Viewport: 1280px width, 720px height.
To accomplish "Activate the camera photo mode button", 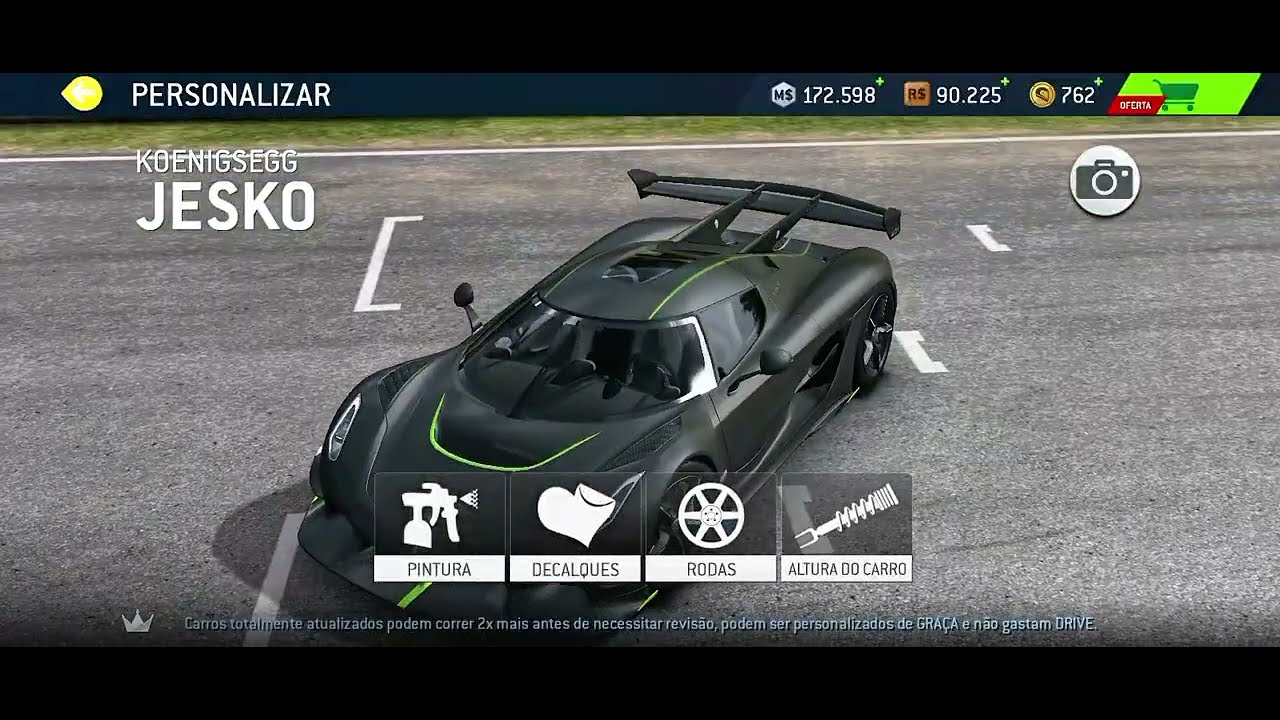I will click(x=1104, y=181).
